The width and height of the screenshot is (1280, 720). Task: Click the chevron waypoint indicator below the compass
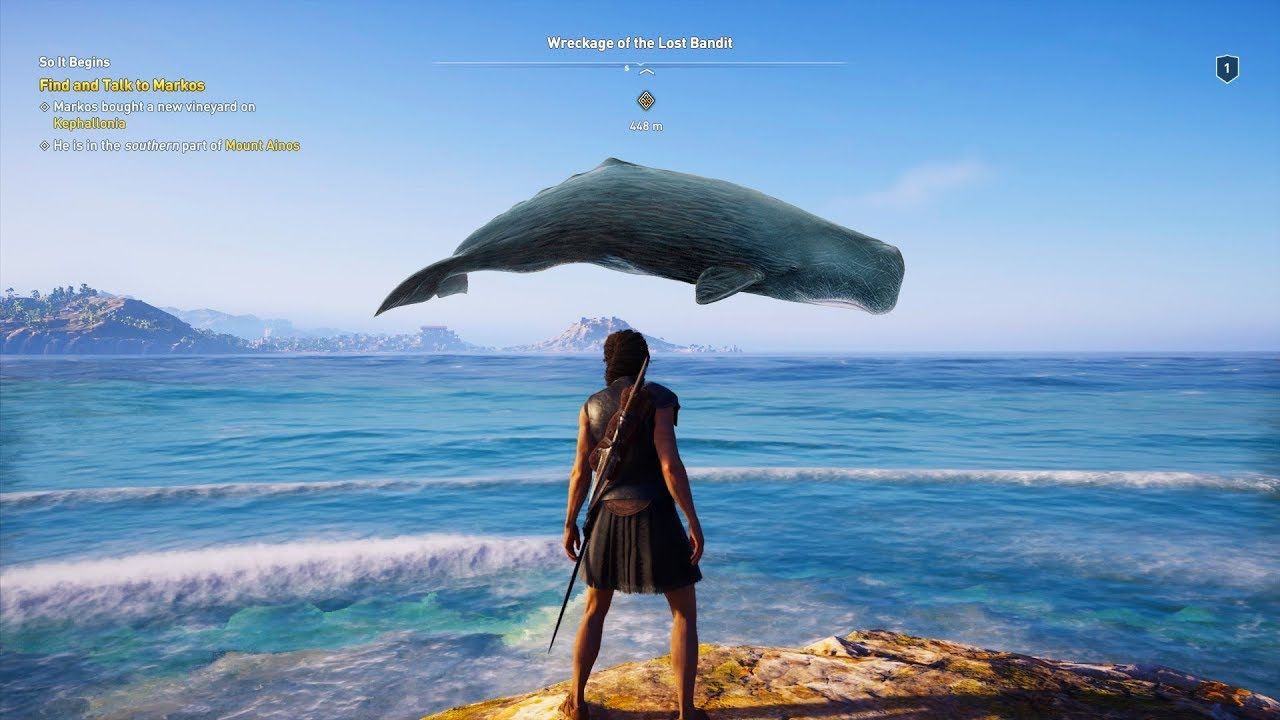[x=646, y=73]
